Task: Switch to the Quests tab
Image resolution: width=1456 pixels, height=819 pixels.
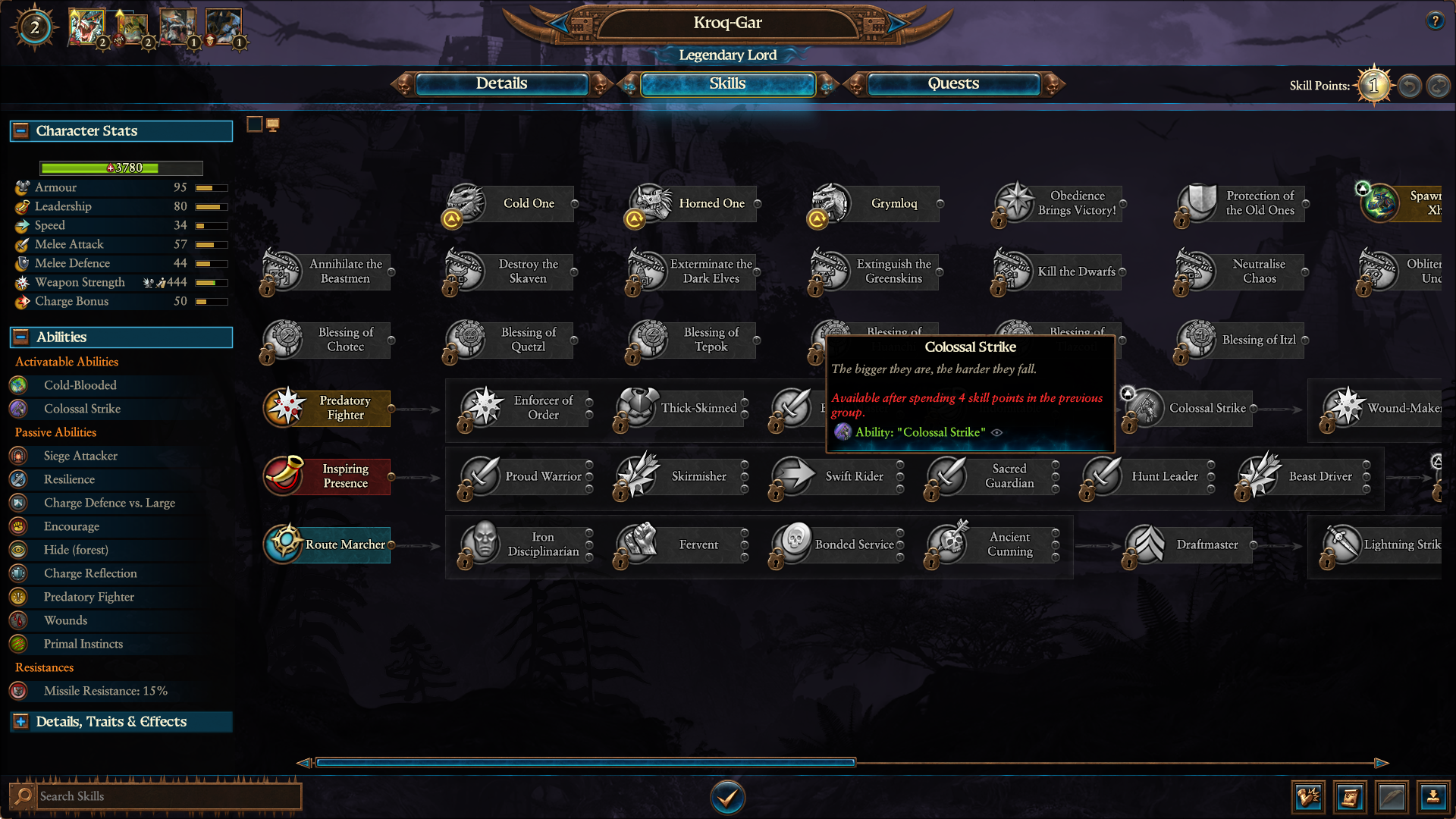Action: pos(952,84)
